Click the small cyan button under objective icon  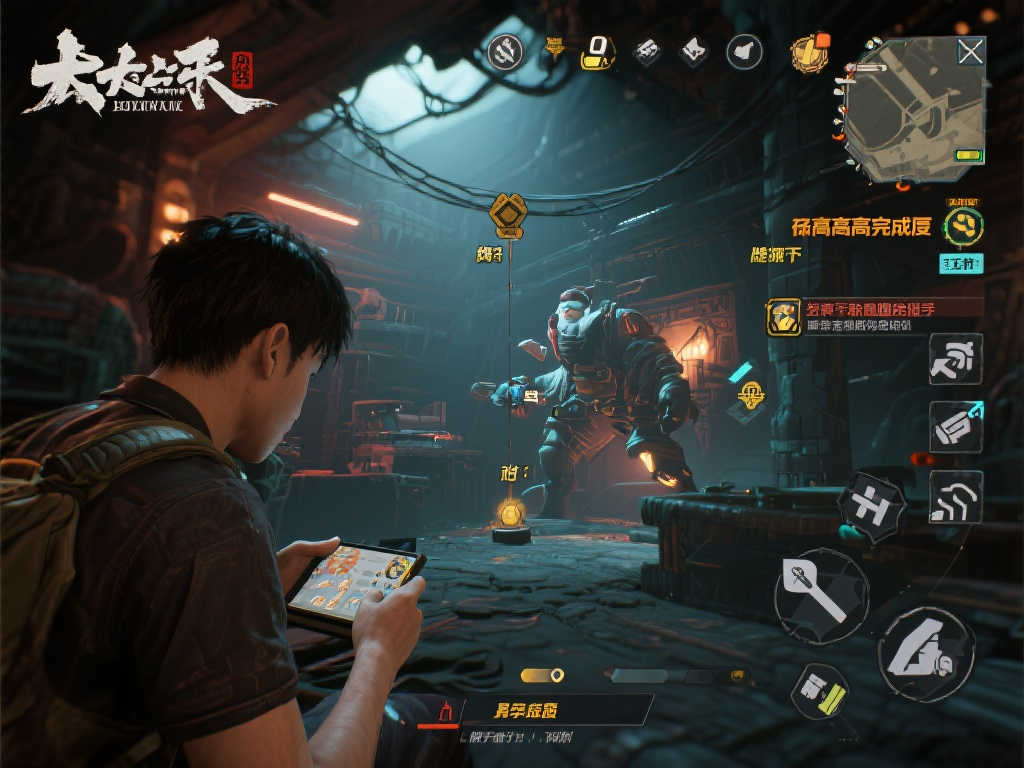[x=961, y=263]
